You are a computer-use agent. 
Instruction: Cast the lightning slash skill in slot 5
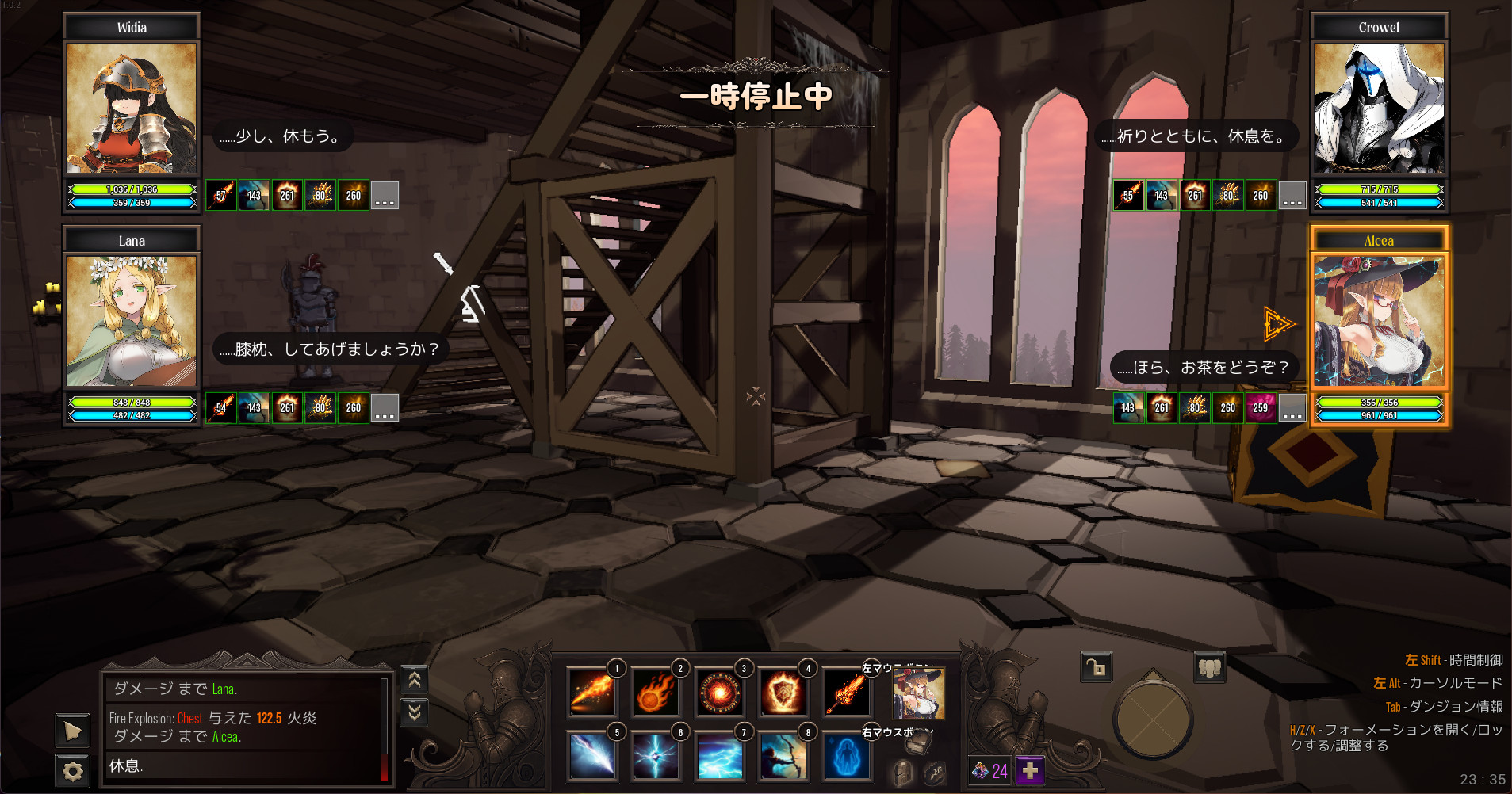591,756
